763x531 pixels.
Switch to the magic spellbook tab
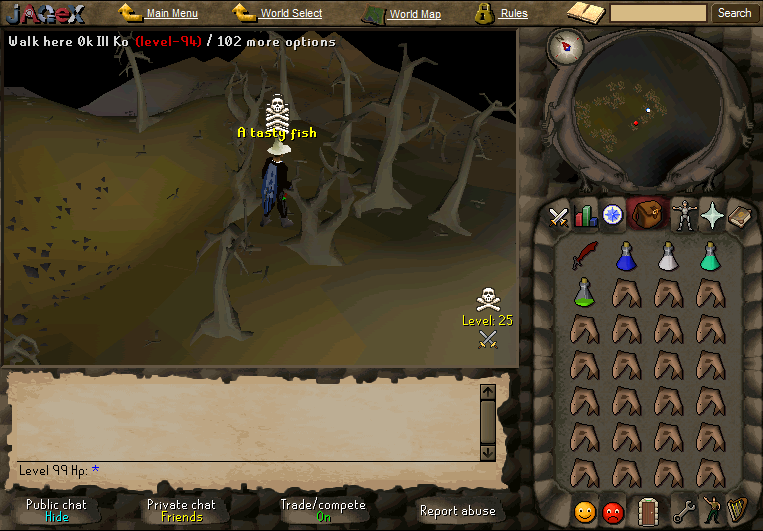[x=738, y=215]
